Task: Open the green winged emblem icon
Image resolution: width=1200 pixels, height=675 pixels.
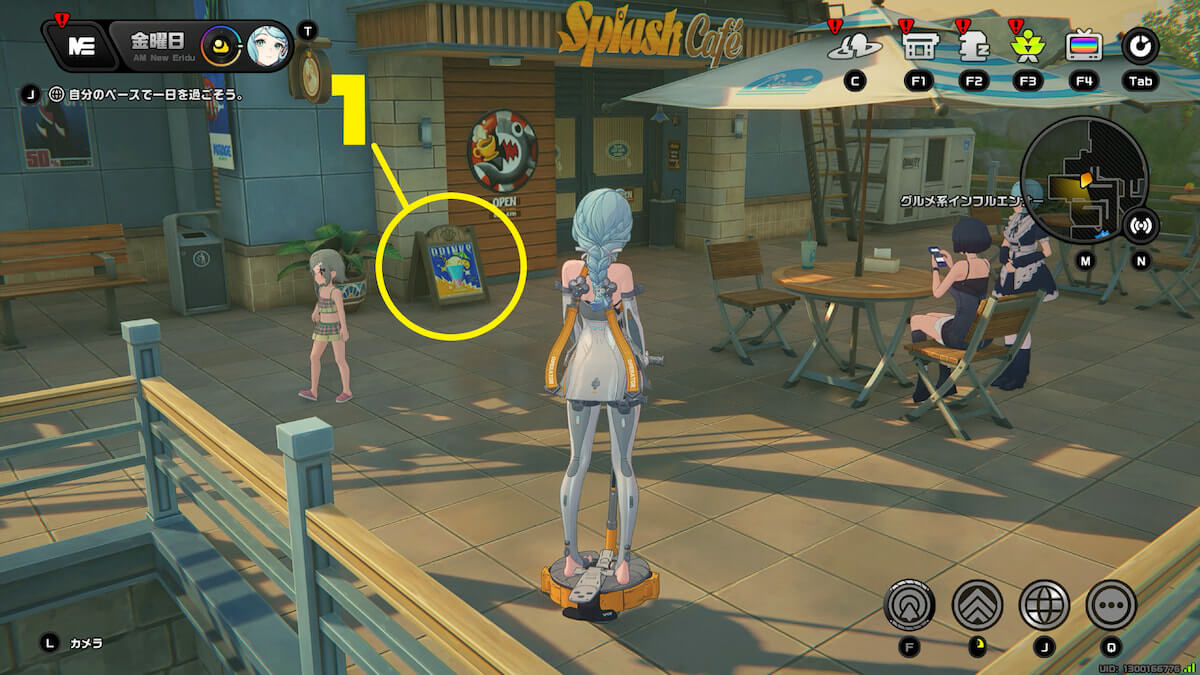Action: pos(1027,46)
